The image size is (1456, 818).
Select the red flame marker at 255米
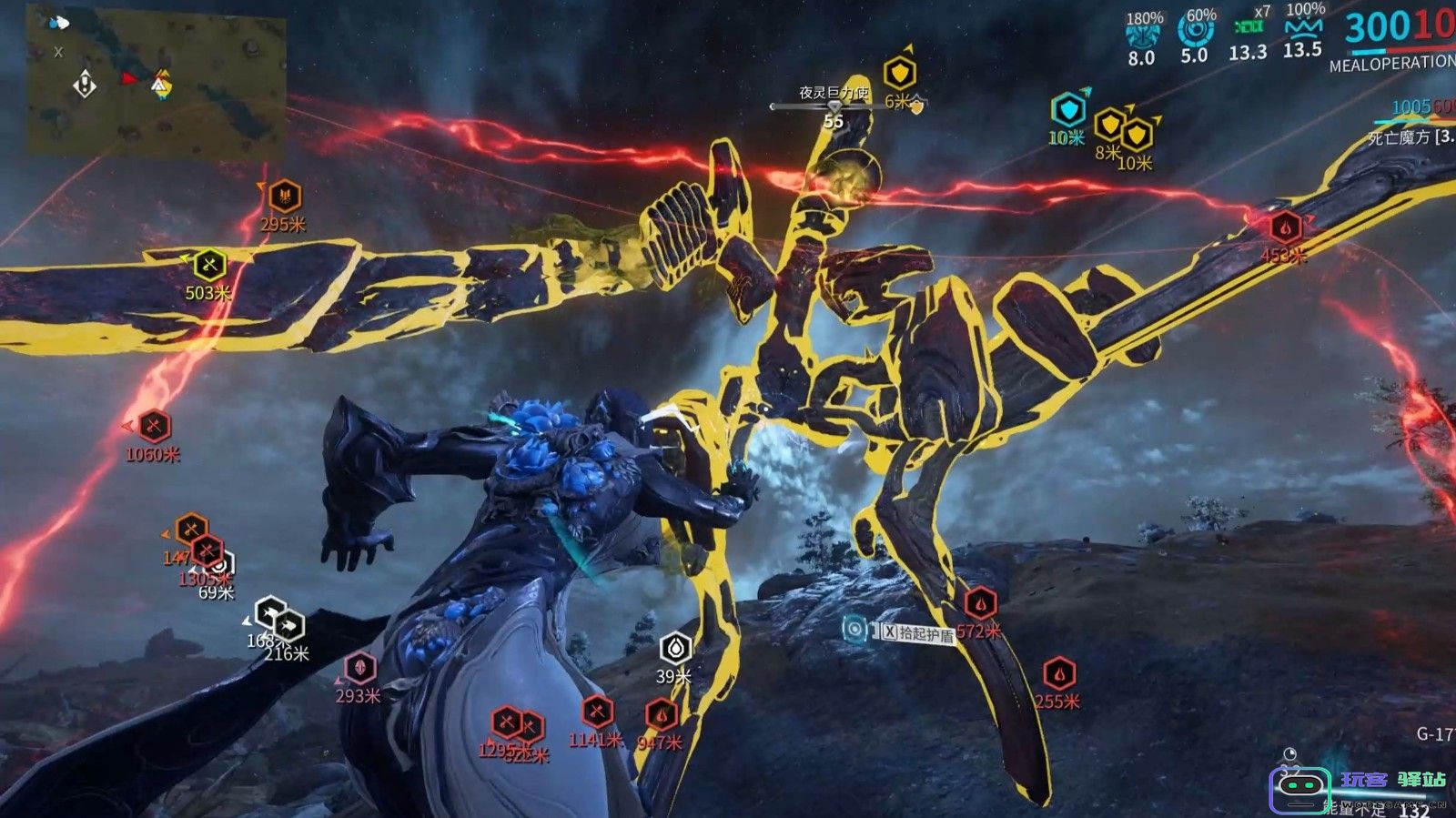[x=1058, y=674]
